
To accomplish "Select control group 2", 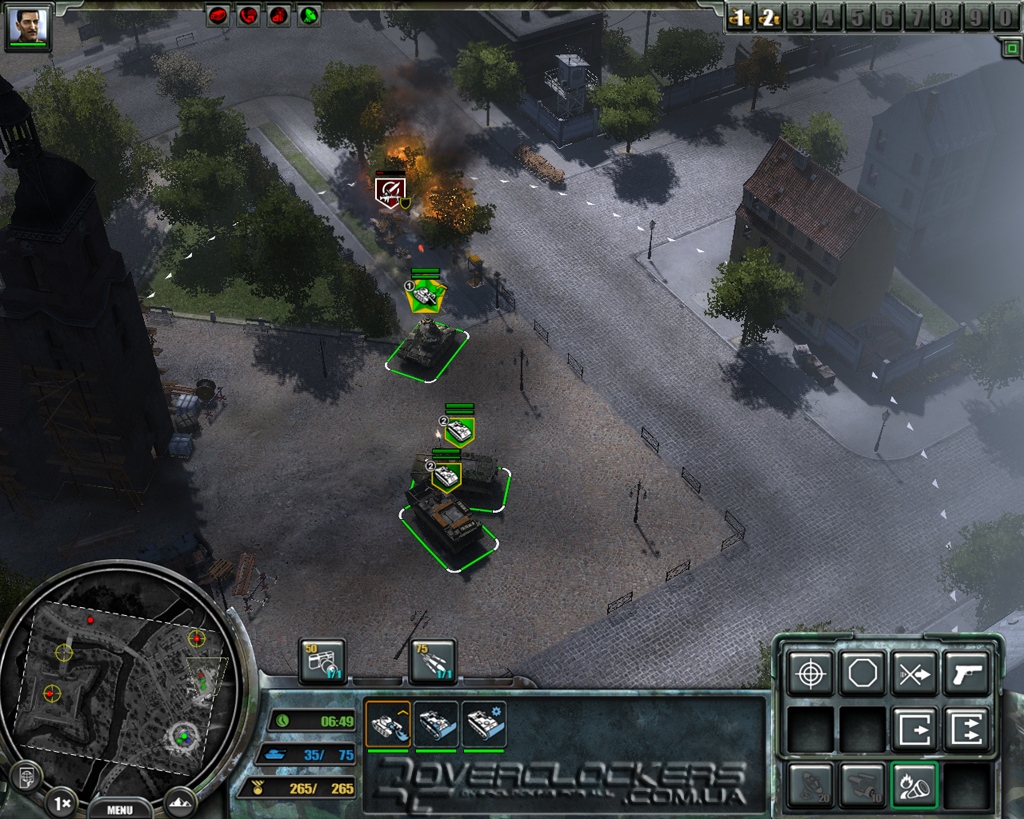I will point(769,17).
